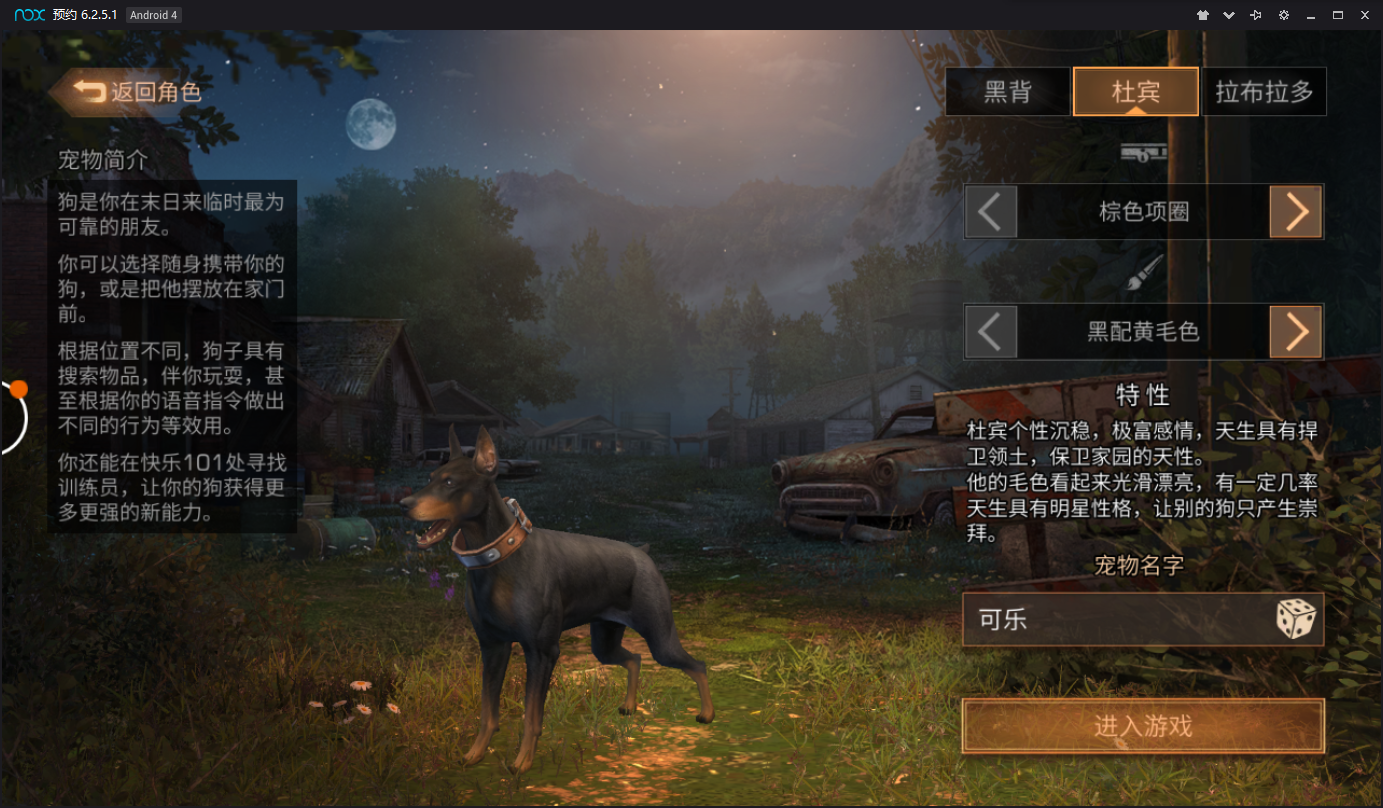Edit the pet name field 可乐
The width and height of the screenshot is (1383, 808).
pyautogui.click(x=1110, y=620)
